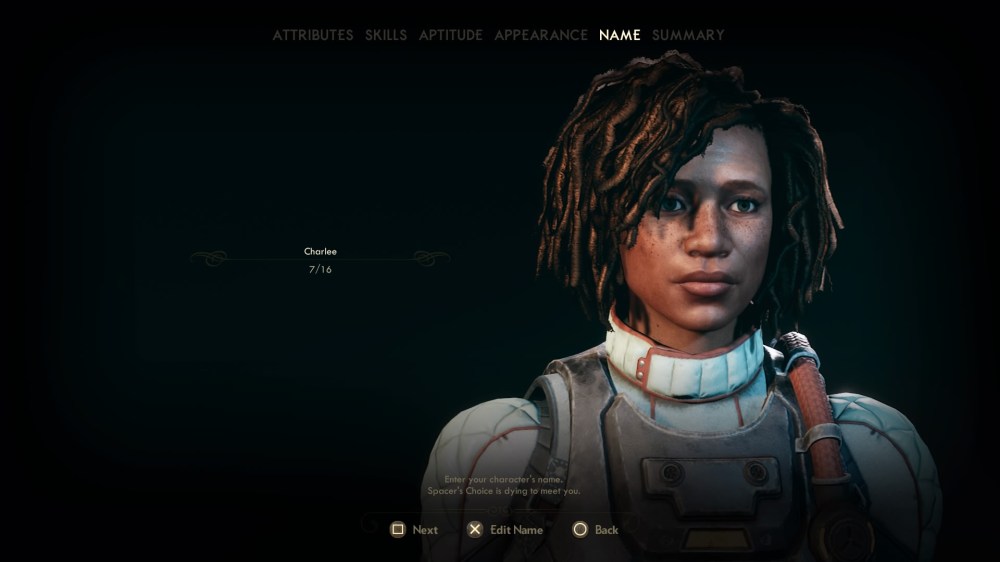Show the Summary tab
The width and height of the screenshot is (1000, 562).
[x=688, y=35]
